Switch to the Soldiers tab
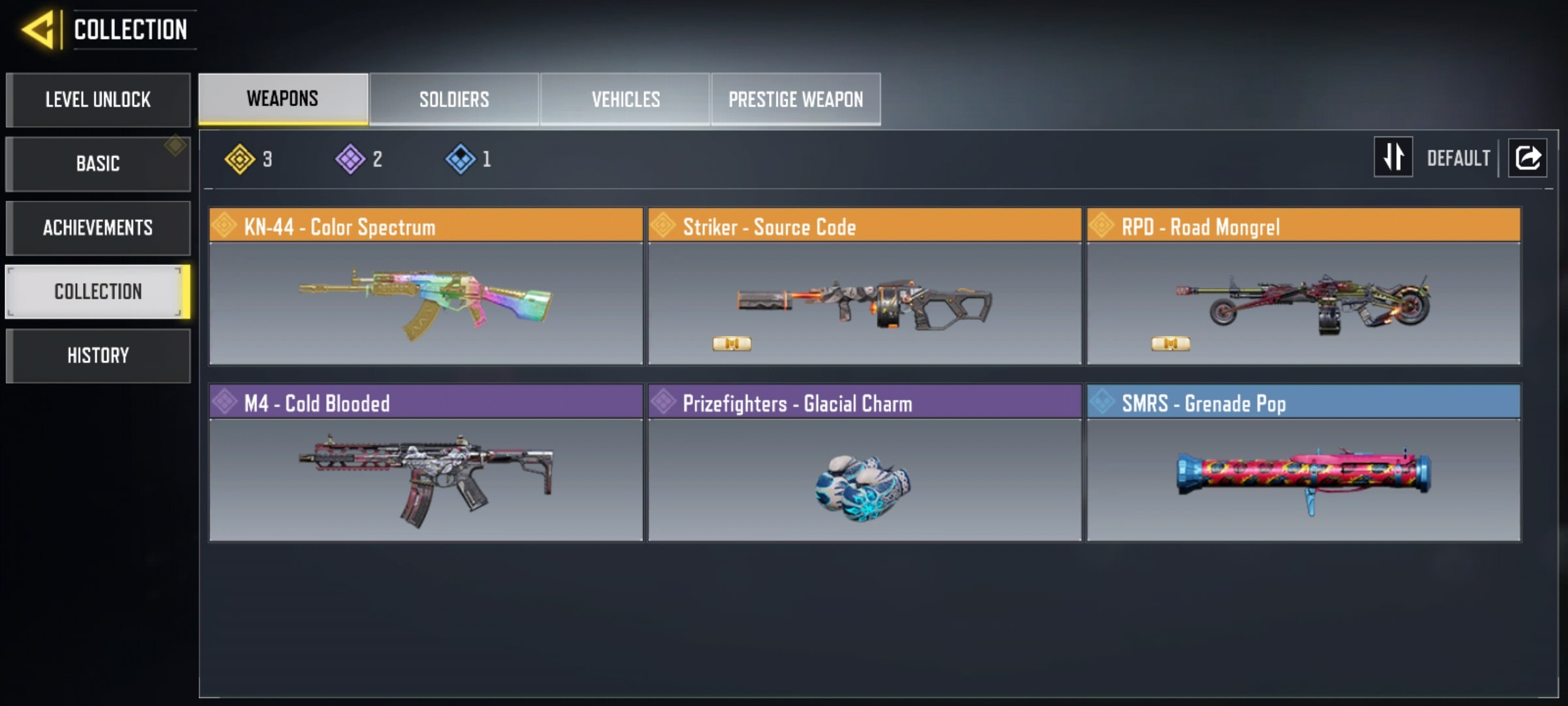The height and width of the screenshot is (706, 1568). [x=454, y=99]
